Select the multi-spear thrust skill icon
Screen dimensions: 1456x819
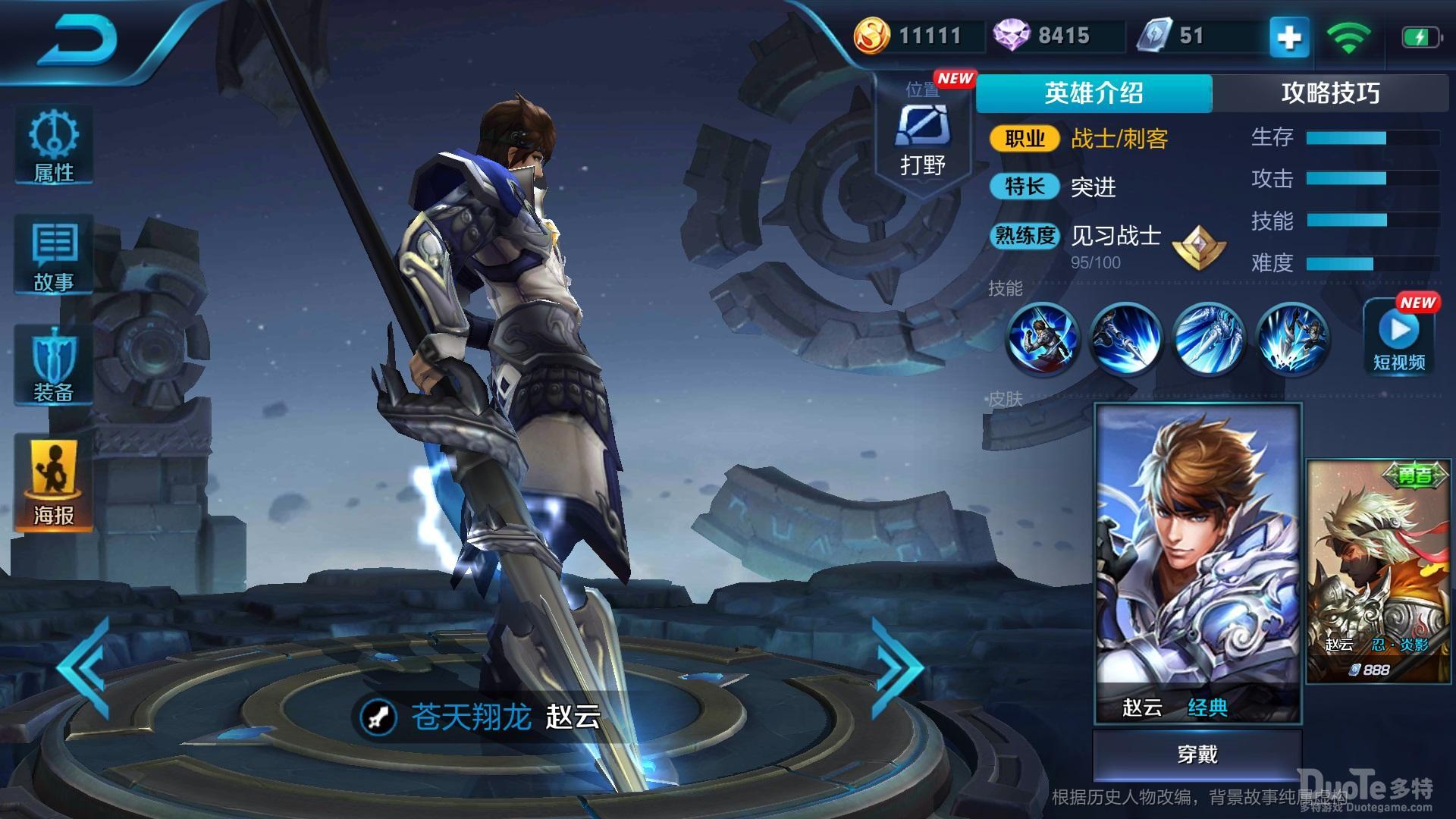[x=1209, y=339]
